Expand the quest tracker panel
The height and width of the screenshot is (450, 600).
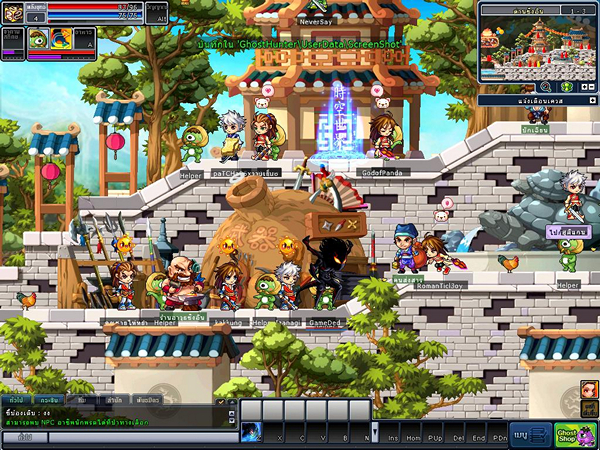[593, 101]
